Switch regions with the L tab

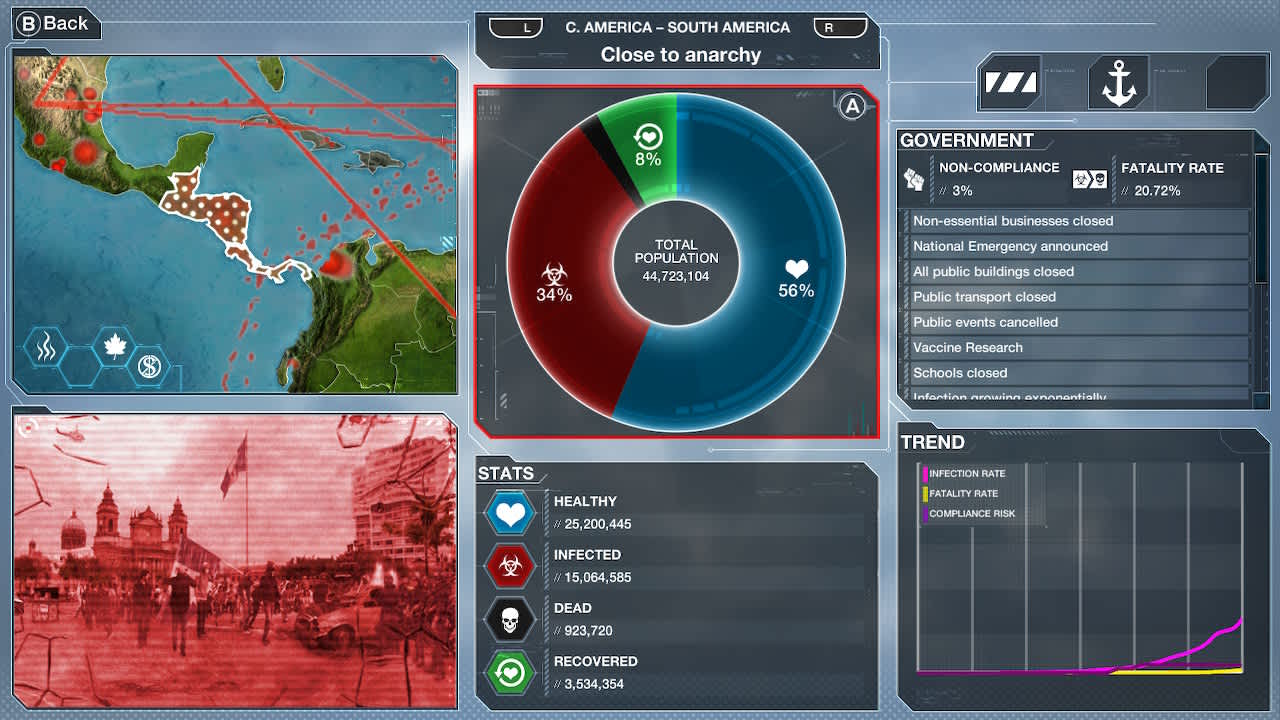click(516, 27)
